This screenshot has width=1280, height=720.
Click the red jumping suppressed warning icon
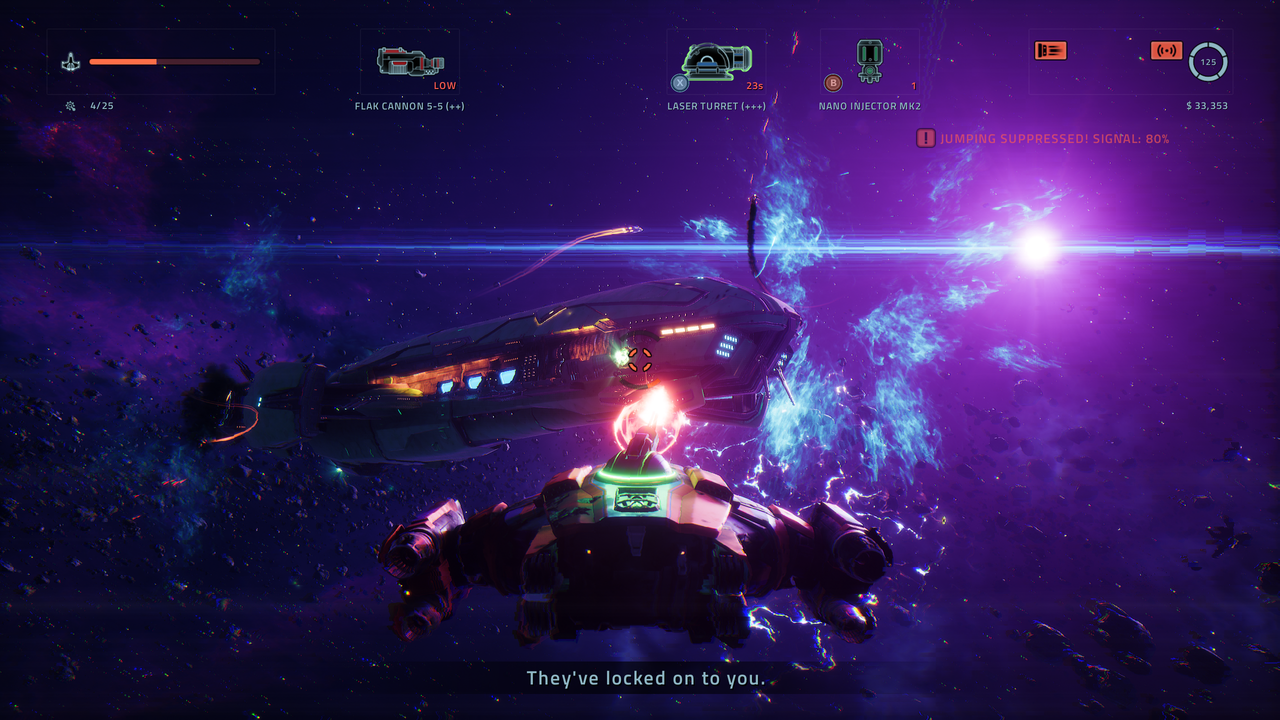[x=926, y=138]
